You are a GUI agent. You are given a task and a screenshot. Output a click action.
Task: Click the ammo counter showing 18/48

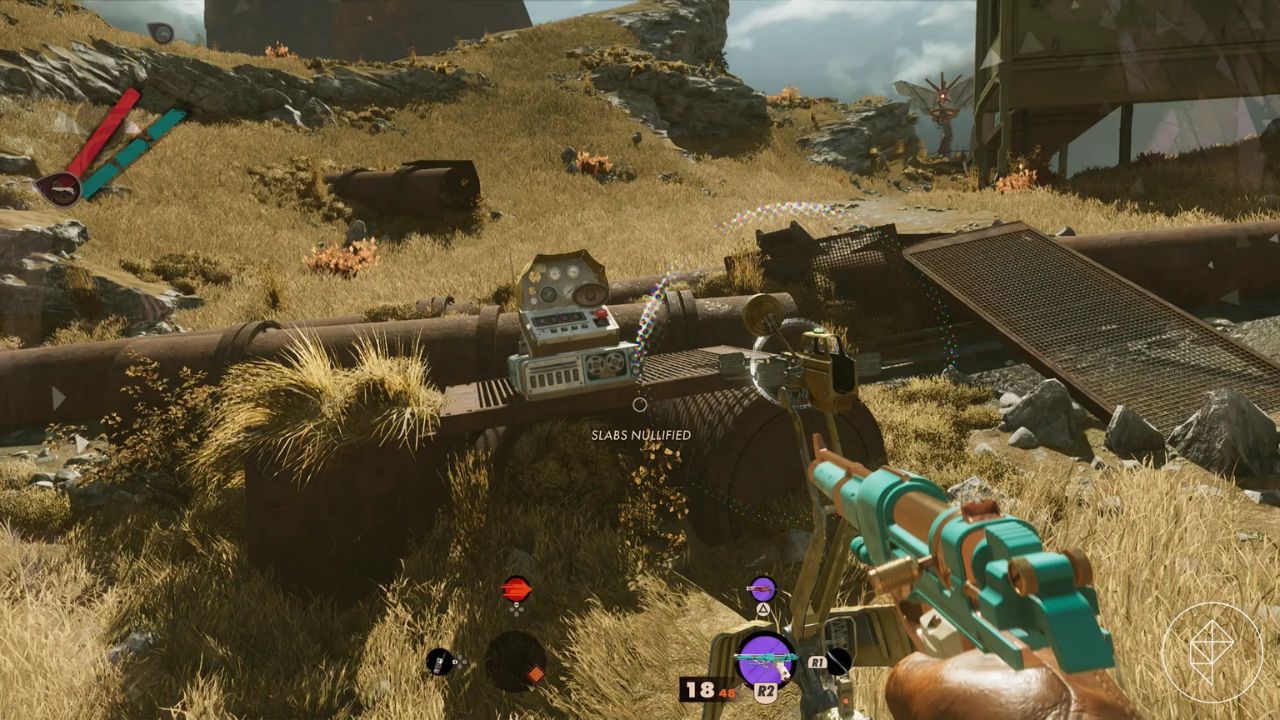click(702, 689)
